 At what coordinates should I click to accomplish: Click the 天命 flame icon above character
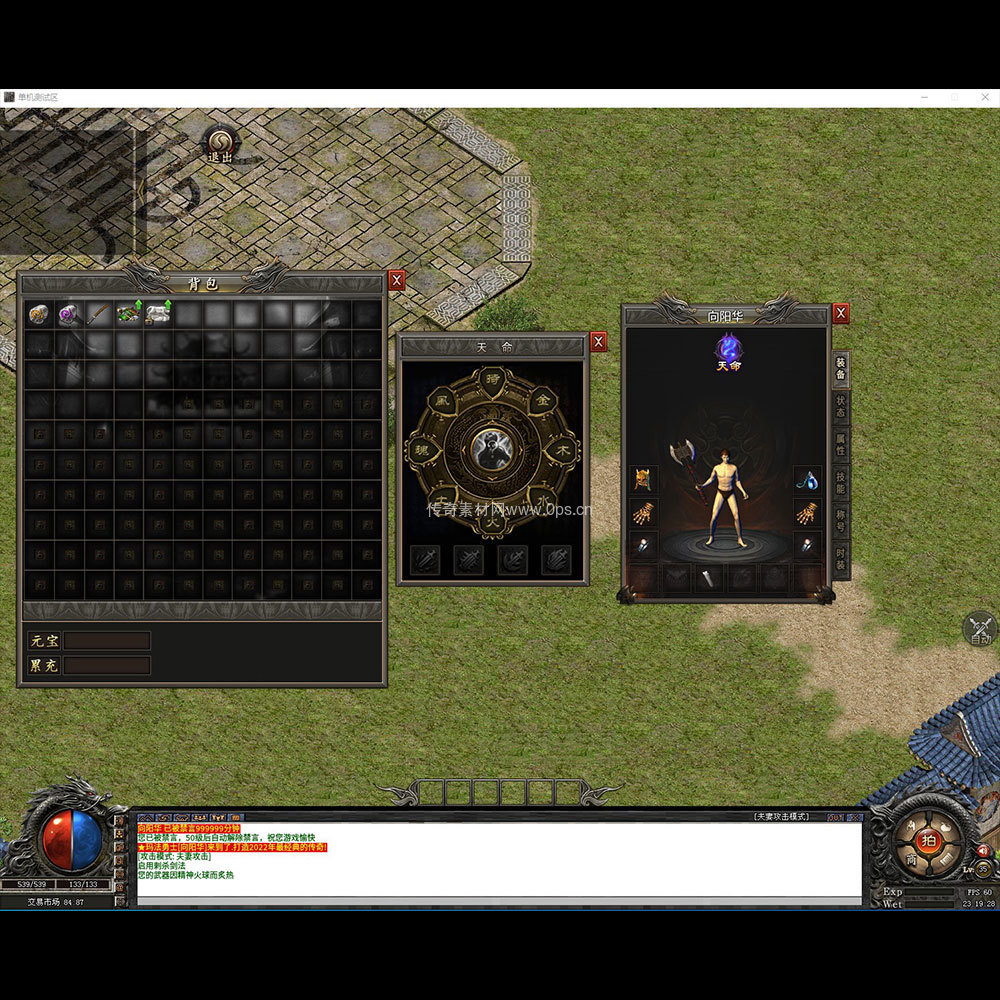click(x=729, y=350)
